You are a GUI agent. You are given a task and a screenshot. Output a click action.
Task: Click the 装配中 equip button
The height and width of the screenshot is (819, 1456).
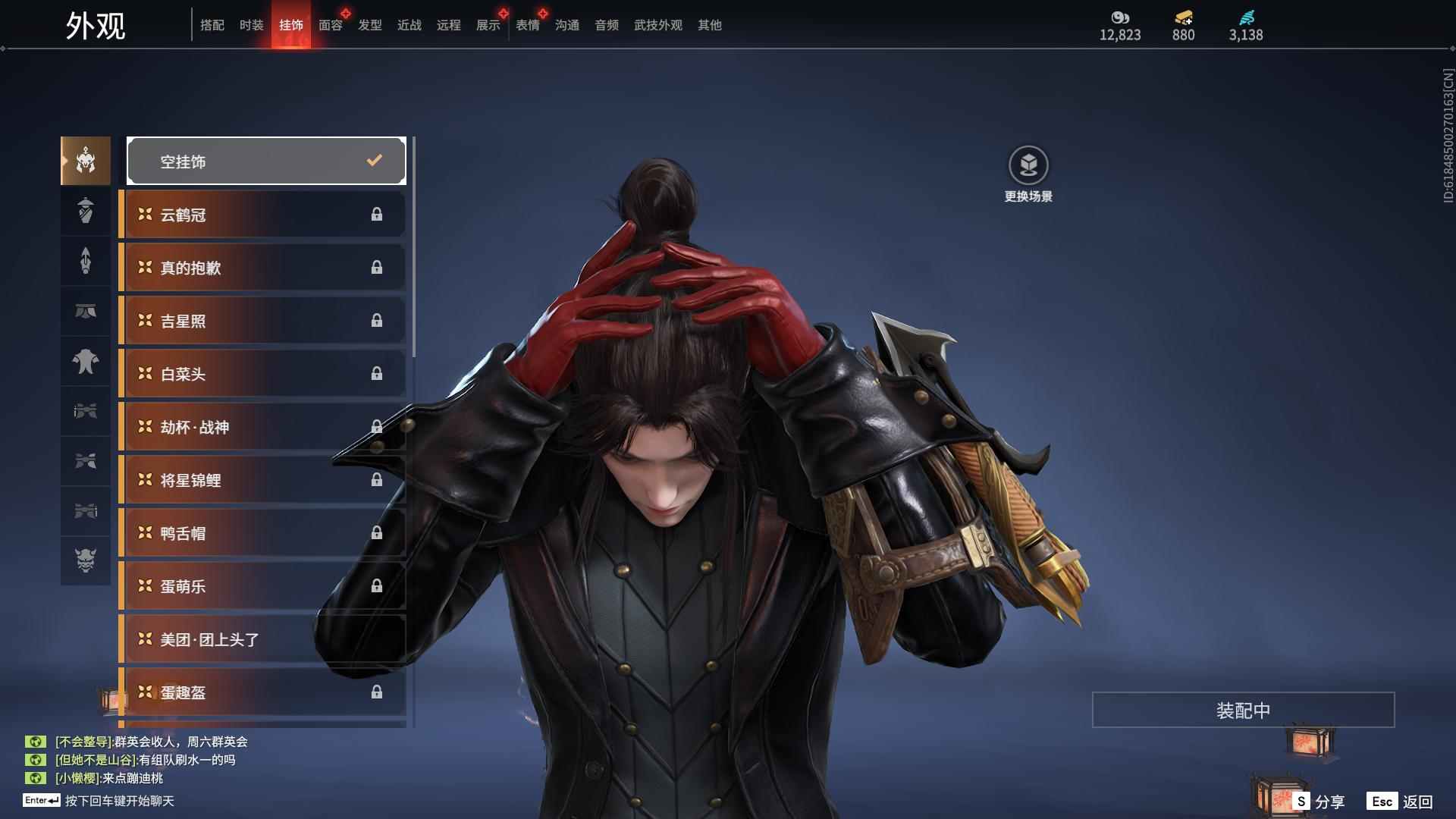tap(1243, 710)
